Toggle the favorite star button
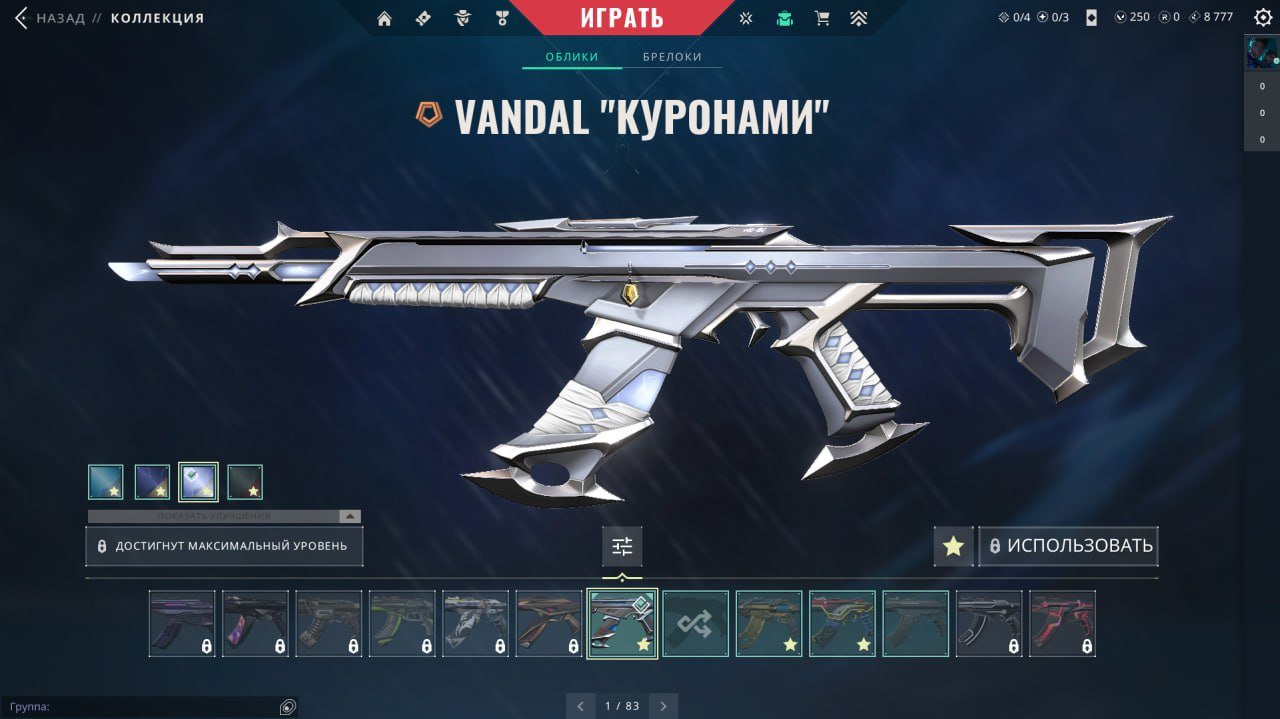 pyautogui.click(x=953, y=547)
